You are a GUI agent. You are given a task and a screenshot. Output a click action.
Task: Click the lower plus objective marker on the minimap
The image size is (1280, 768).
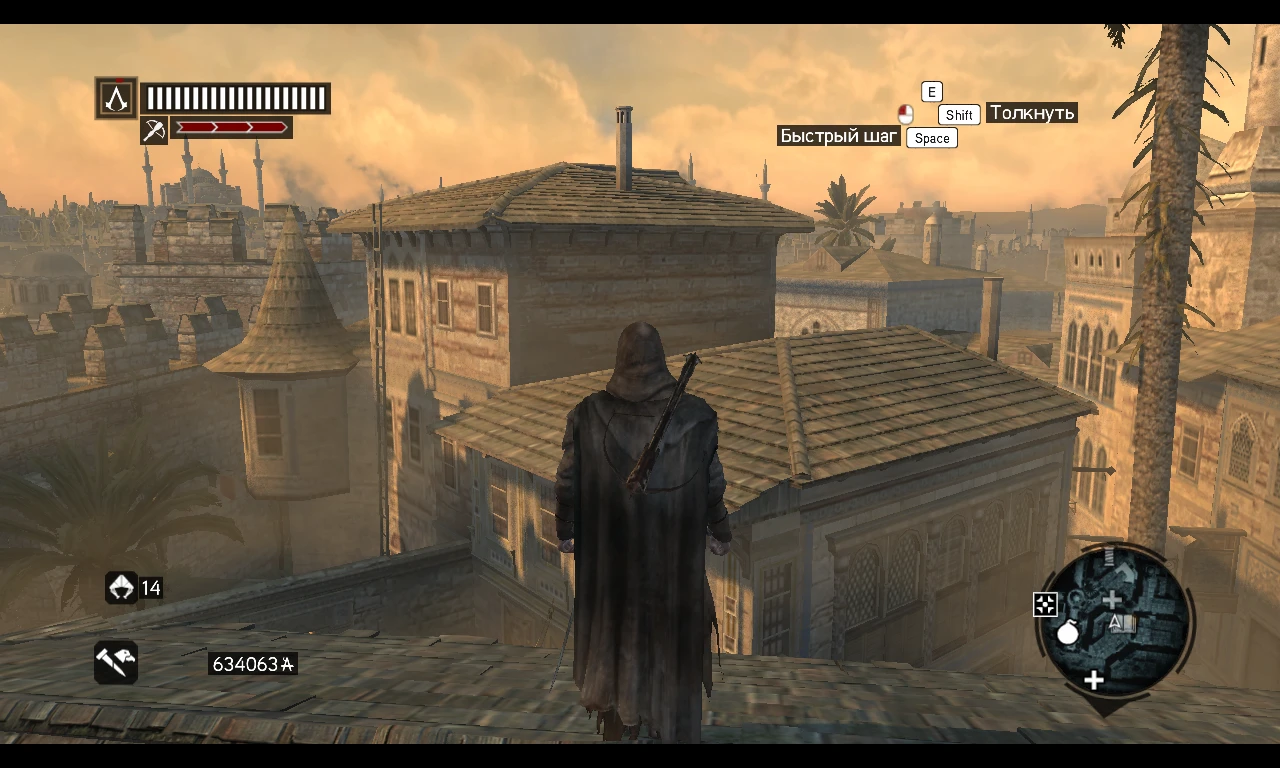click(1094, 679)
